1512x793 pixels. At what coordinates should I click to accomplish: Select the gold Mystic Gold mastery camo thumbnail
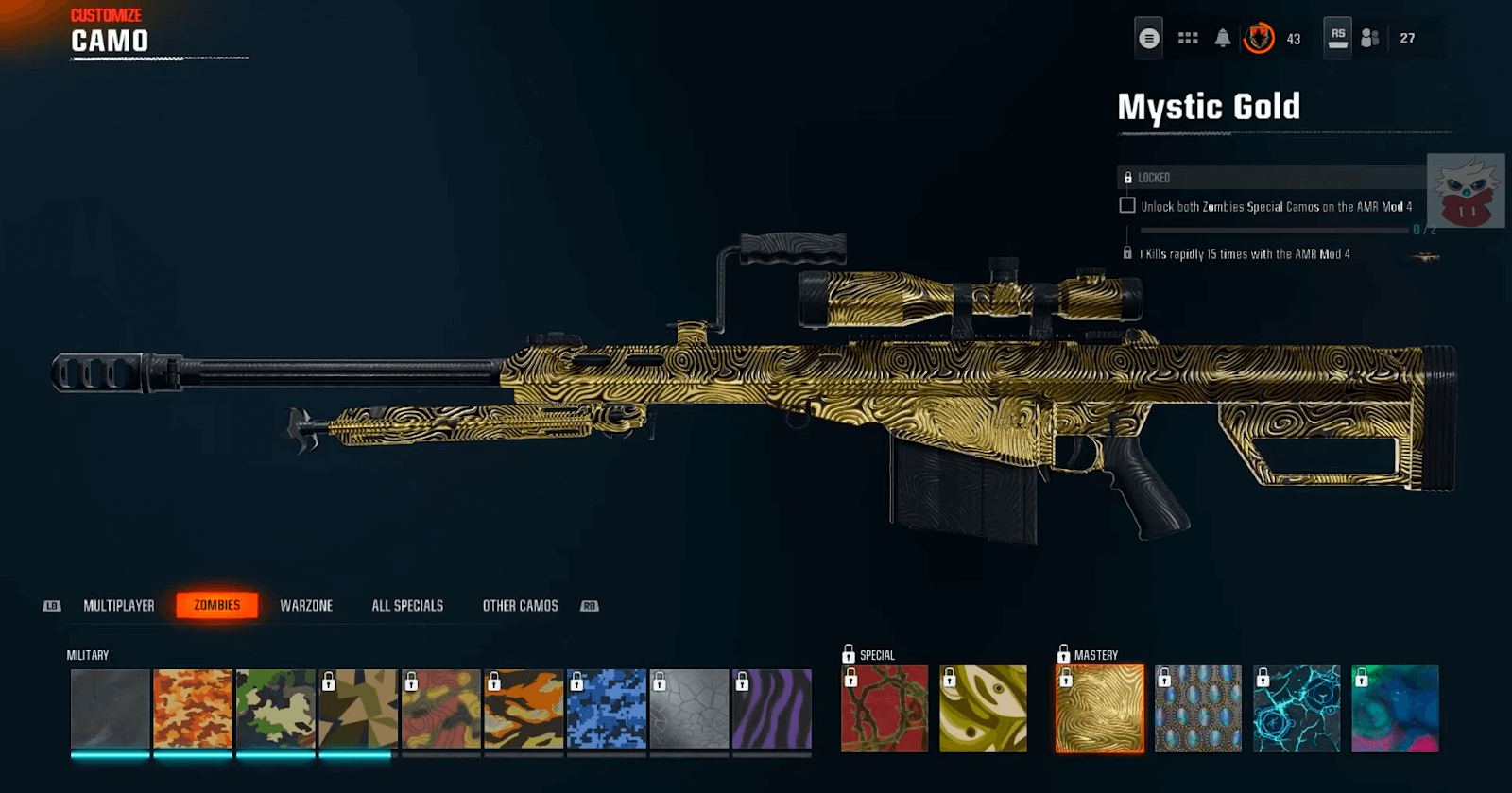coord(1098,710)
